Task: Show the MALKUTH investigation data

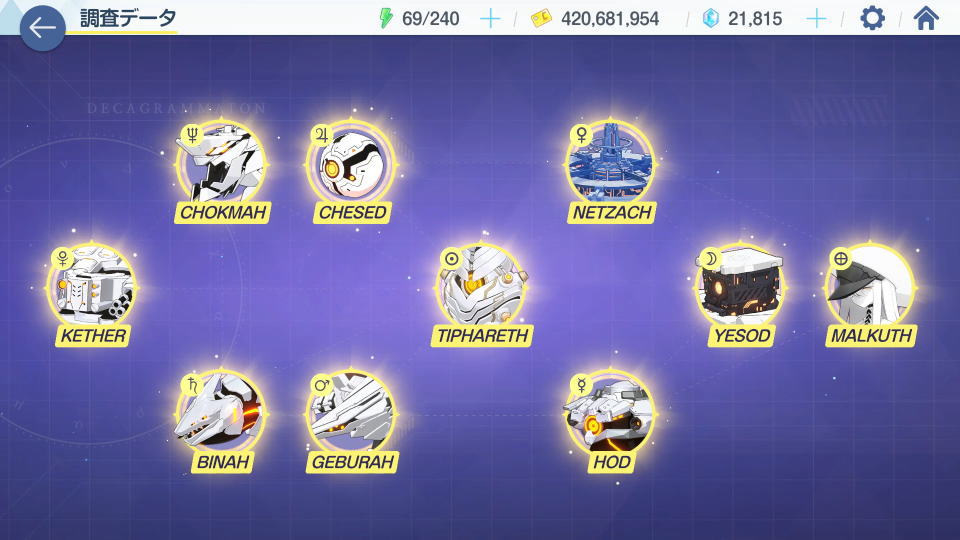Action: (x=870, y=287)
